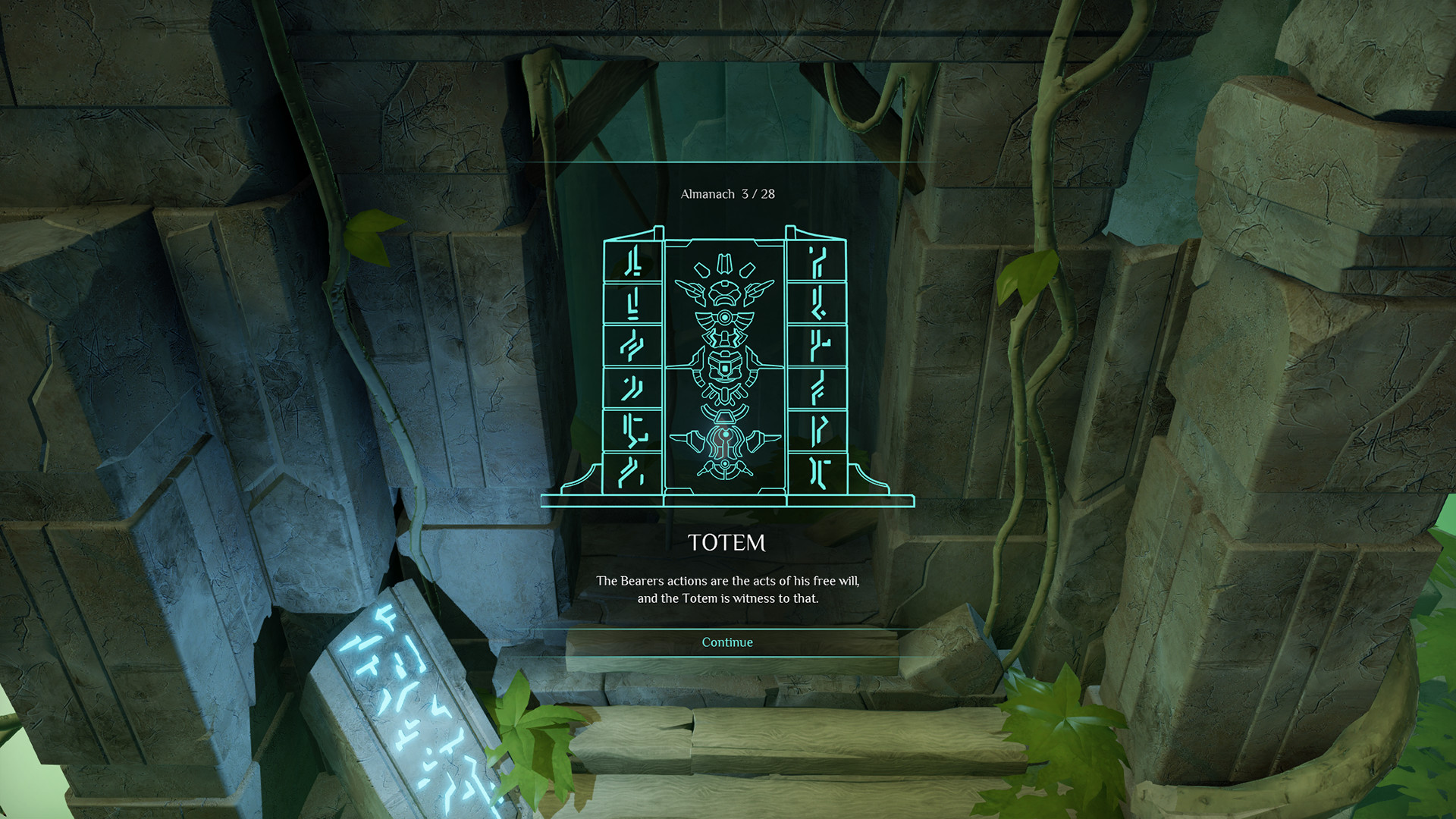1456x819 pixels.
Task: Click the divider line above the Almanach label
Action: pos(727,162)
